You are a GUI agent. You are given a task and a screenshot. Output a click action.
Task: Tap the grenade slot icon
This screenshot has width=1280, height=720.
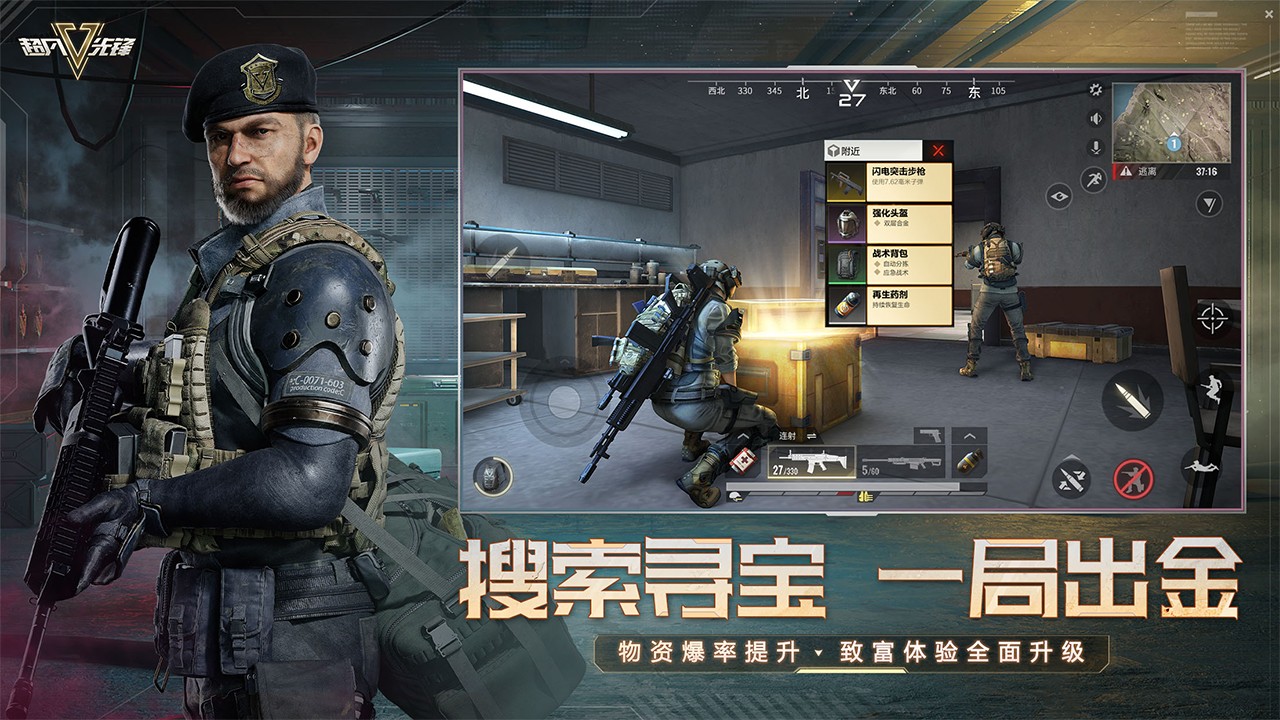tap(968, 461)
